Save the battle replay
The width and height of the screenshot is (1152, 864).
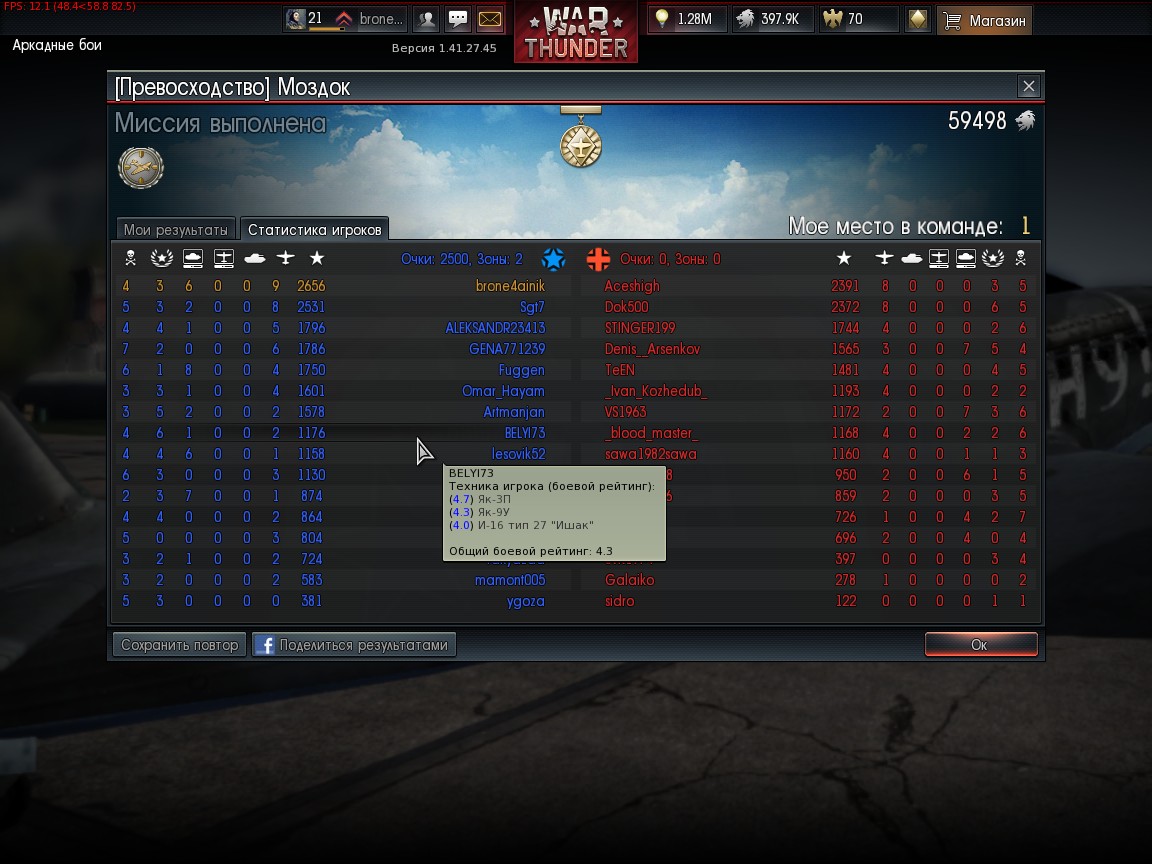click(x=180, y=645)
